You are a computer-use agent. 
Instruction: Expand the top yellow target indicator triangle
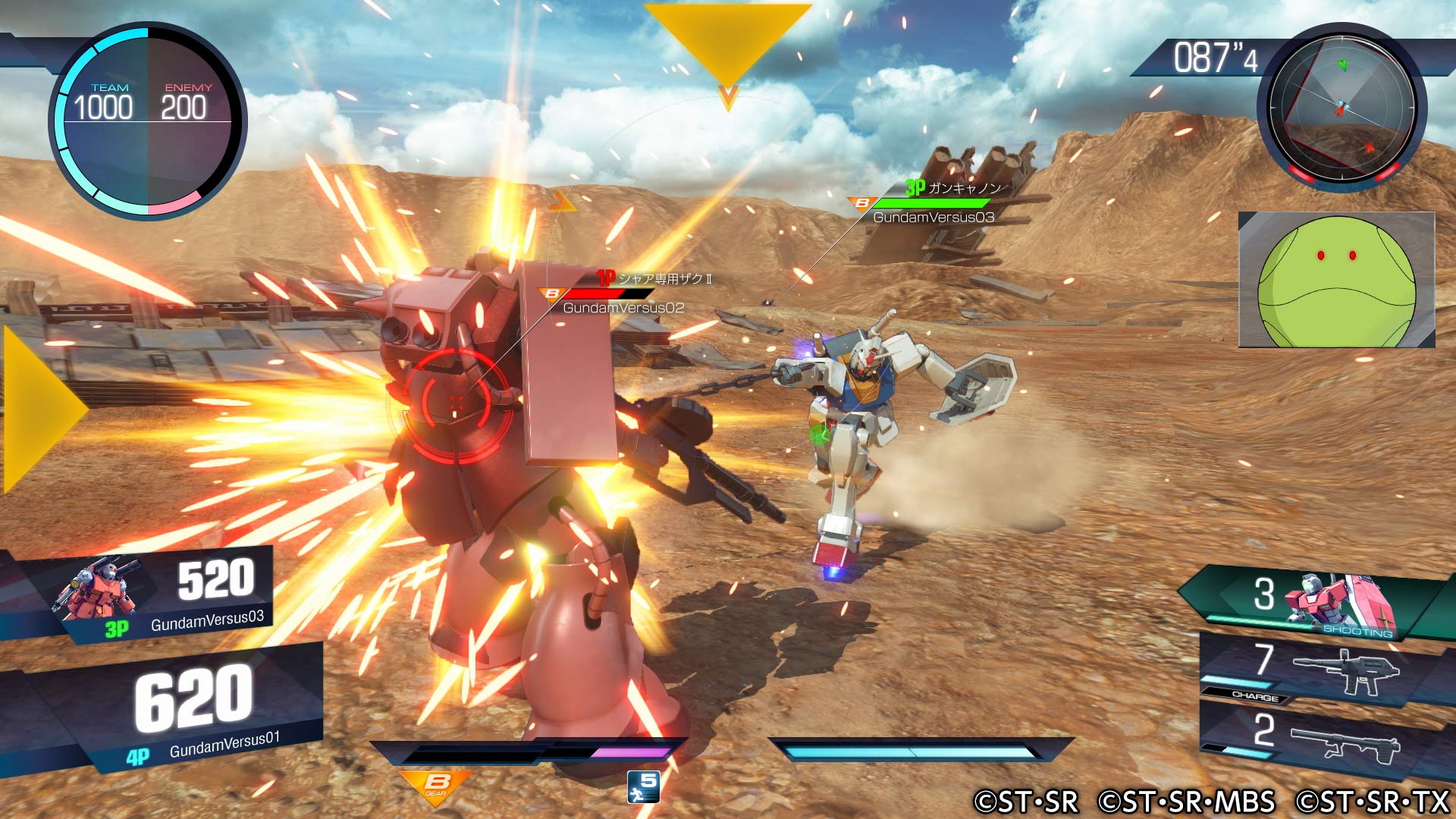(728, 42)
